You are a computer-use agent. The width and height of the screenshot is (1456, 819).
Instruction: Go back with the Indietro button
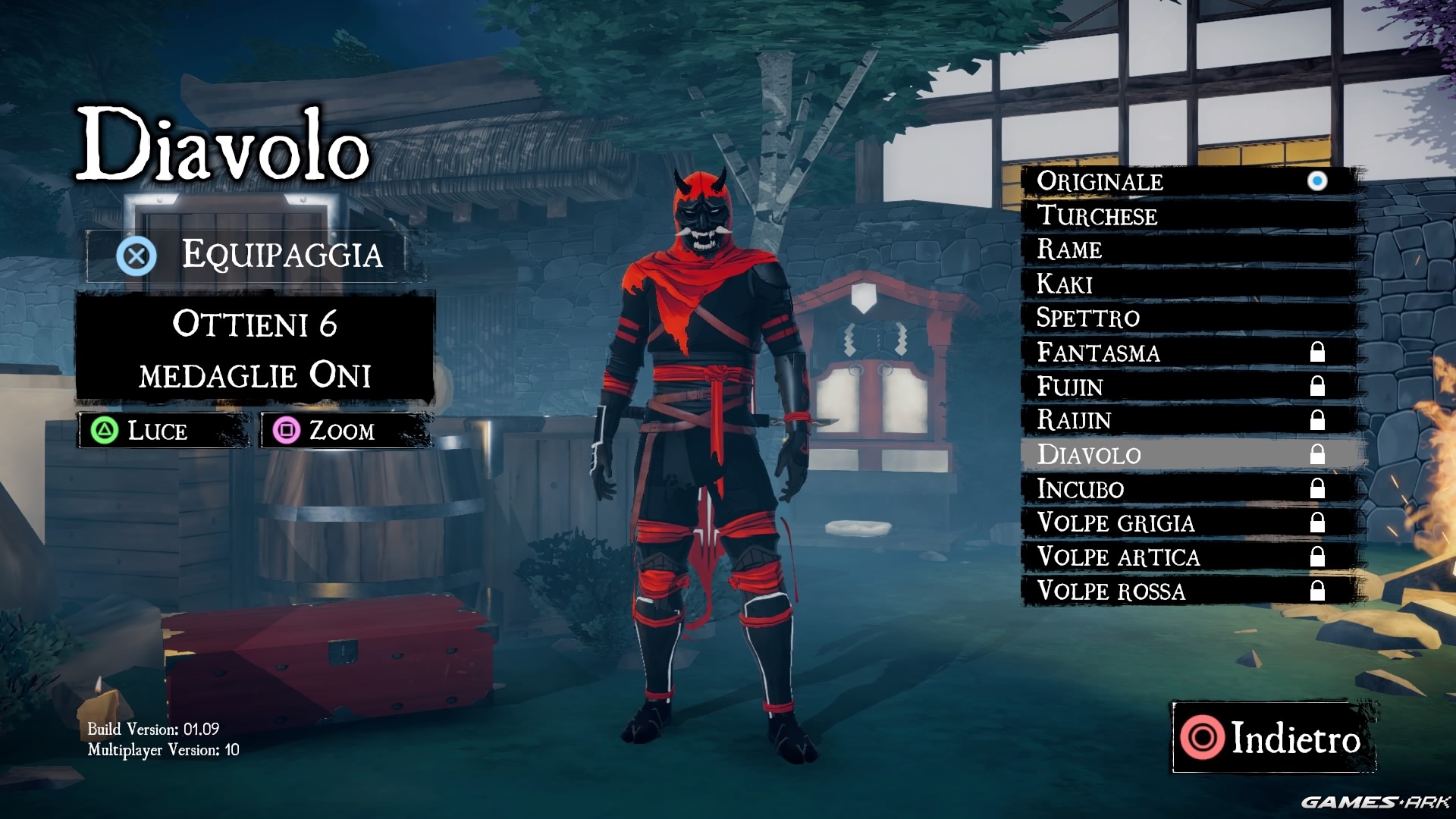point(1274,738)
